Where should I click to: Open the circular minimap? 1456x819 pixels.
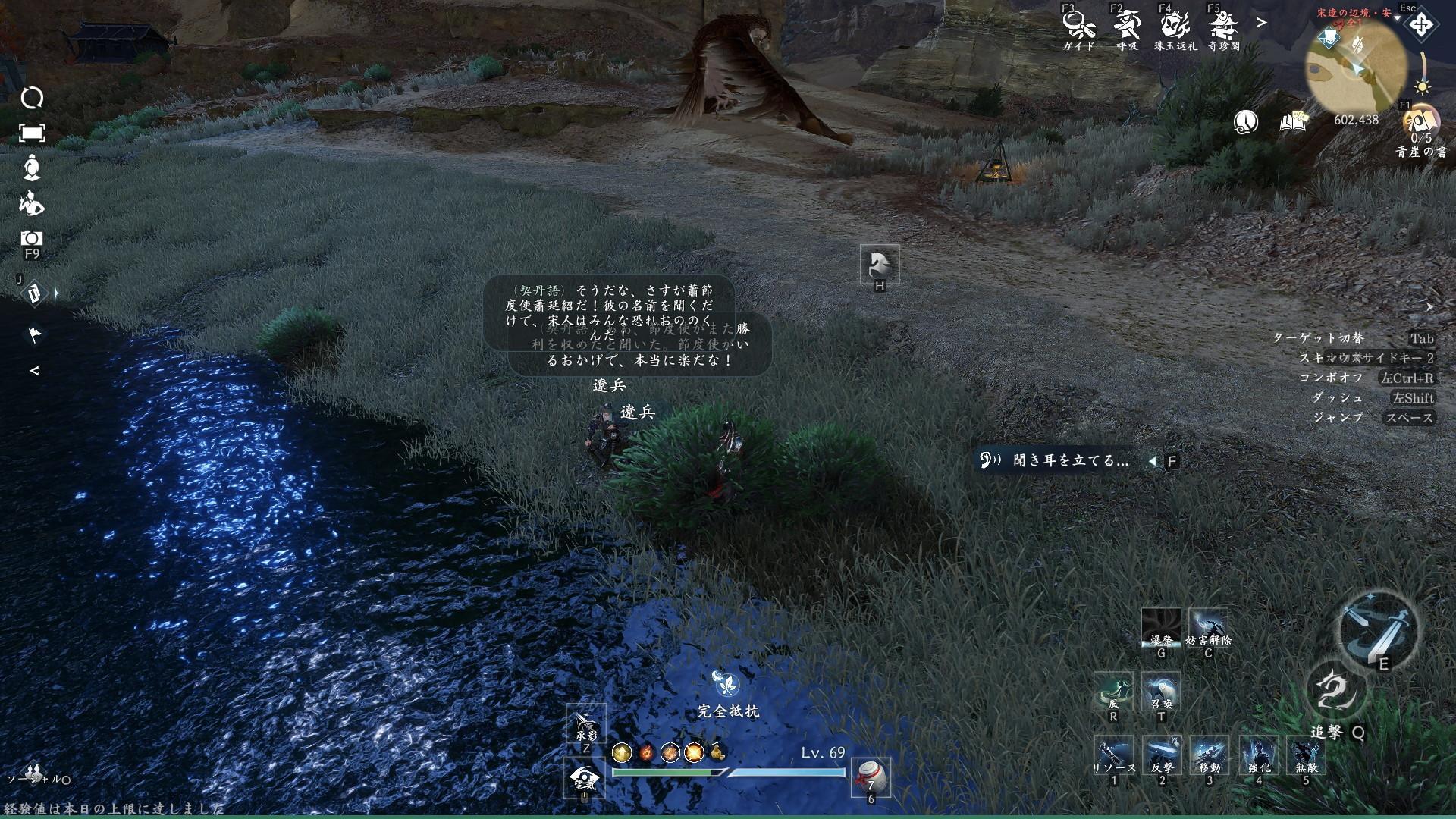pos(1354,68)
